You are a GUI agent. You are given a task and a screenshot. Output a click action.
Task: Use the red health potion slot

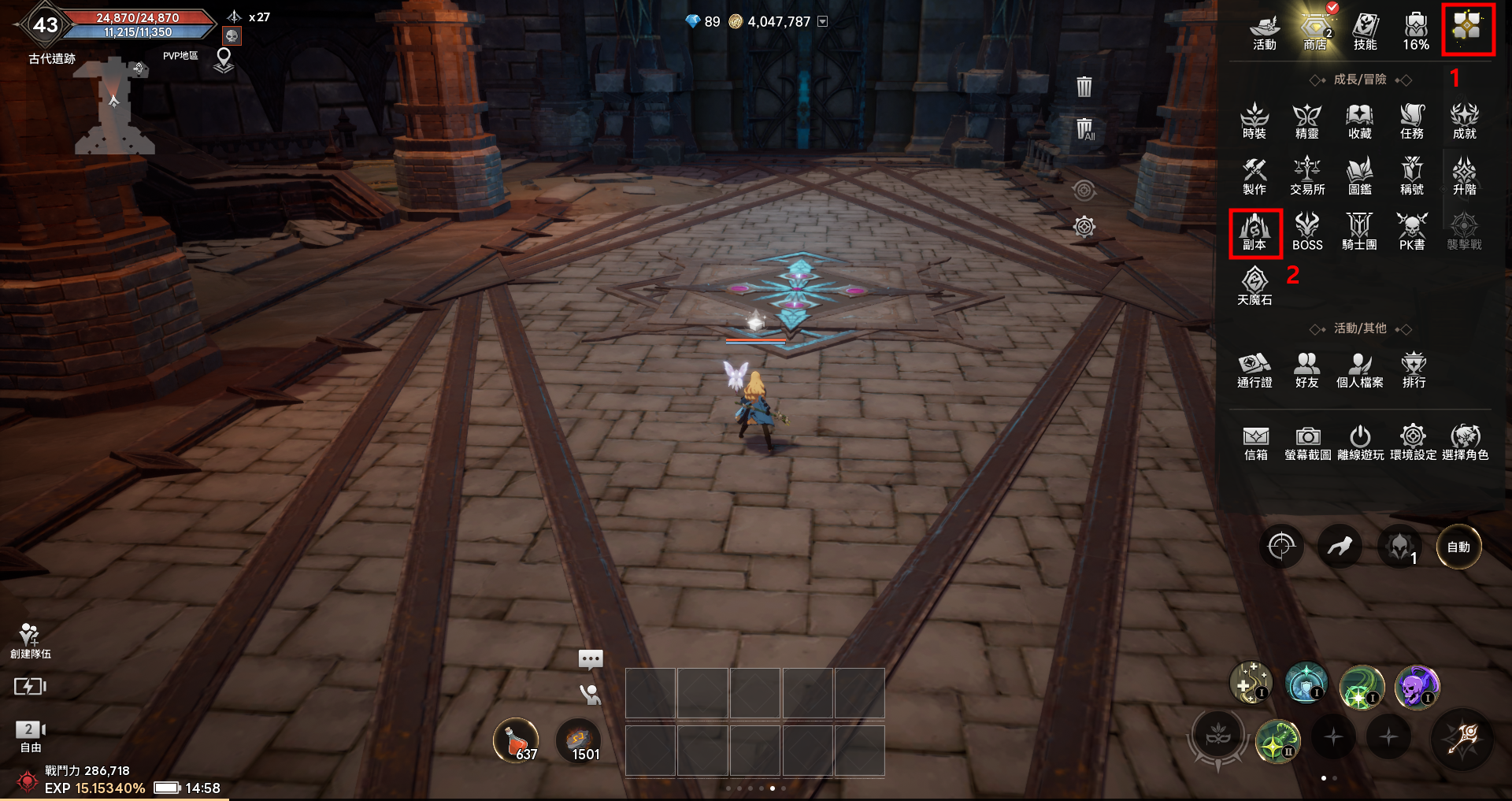pos(516,741)
